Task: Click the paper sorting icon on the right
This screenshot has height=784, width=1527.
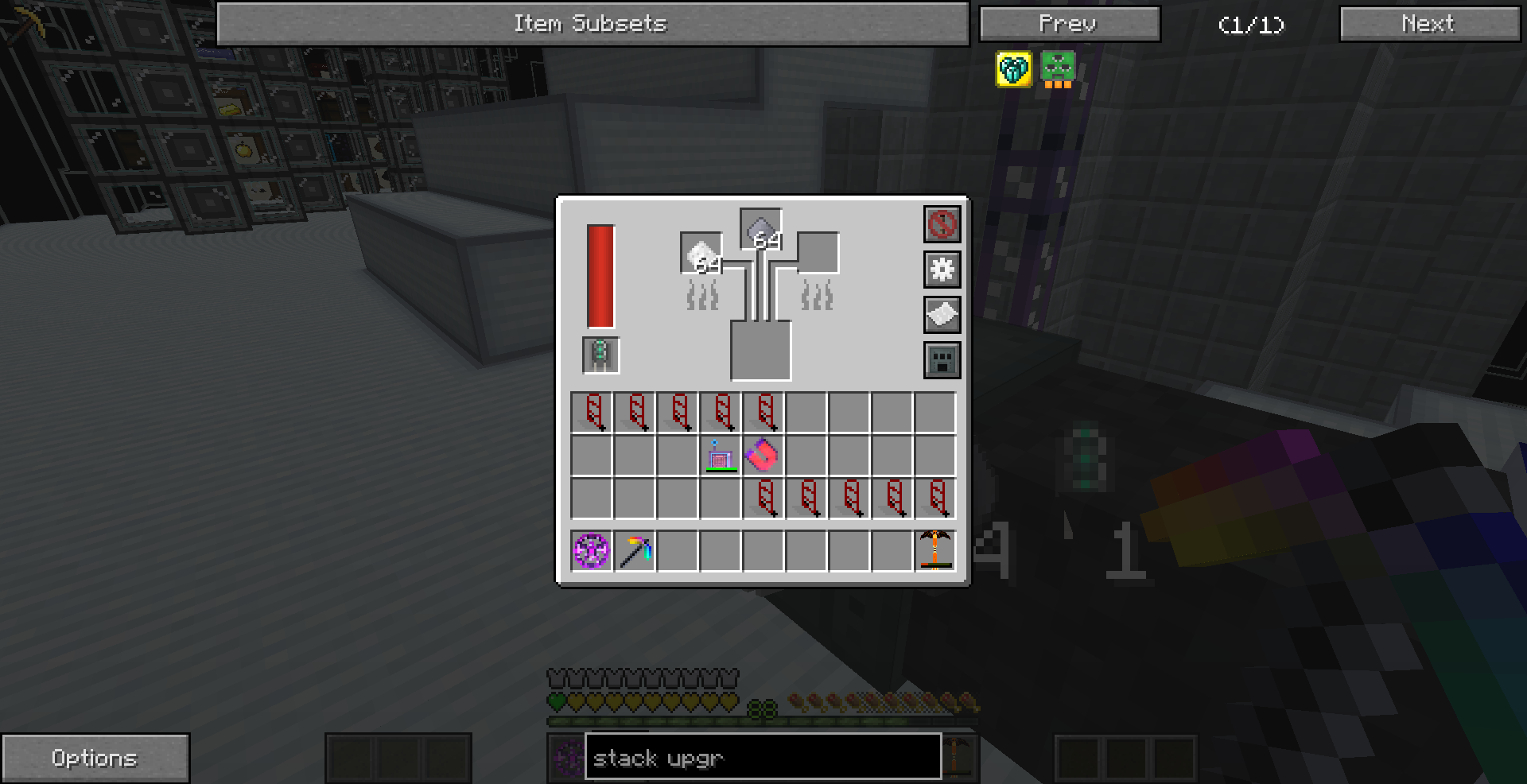Action: pyautogui.click(x=942, y=315)
